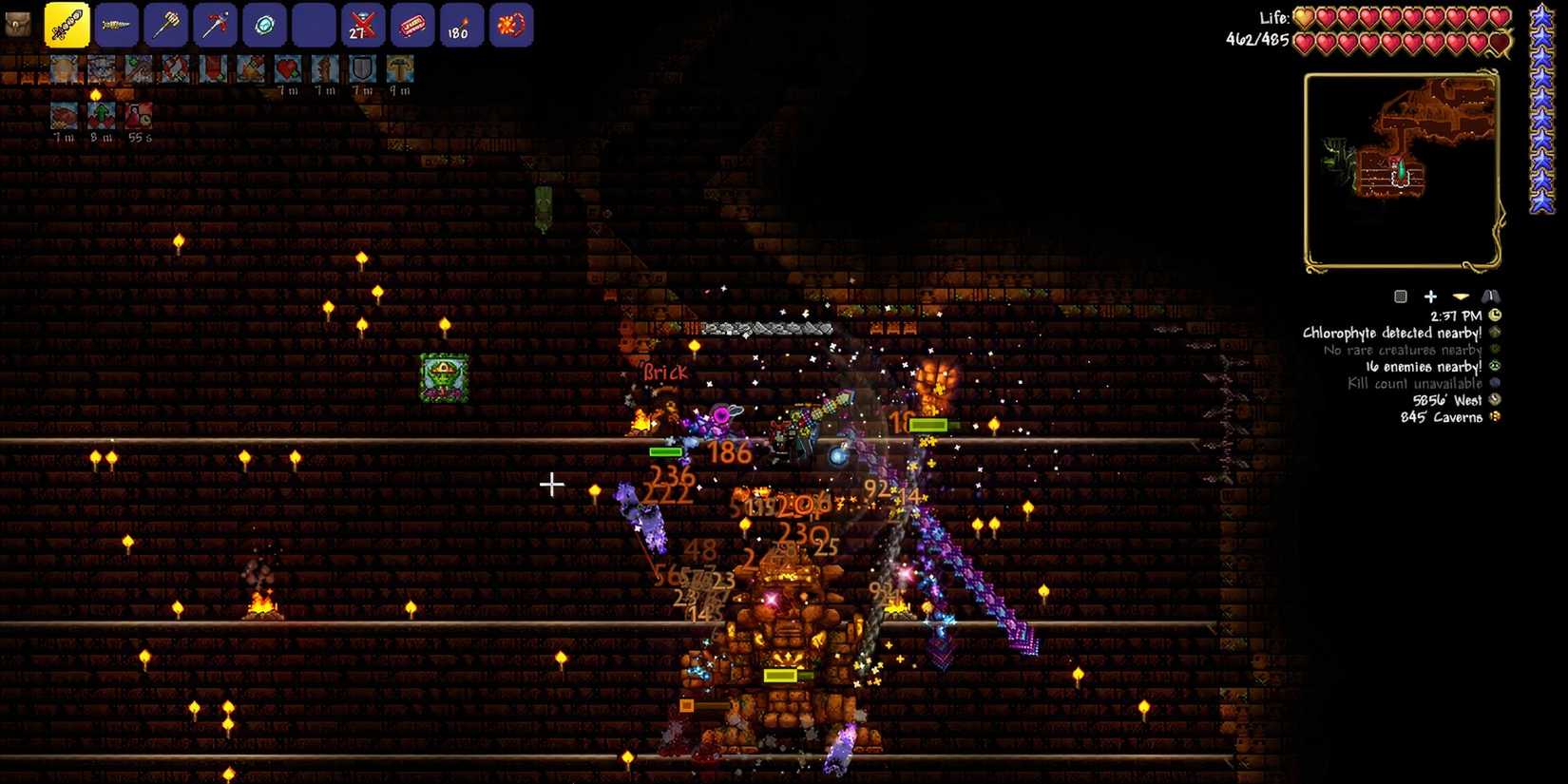Select the golden hammer hotbar slot

point(166,25)
